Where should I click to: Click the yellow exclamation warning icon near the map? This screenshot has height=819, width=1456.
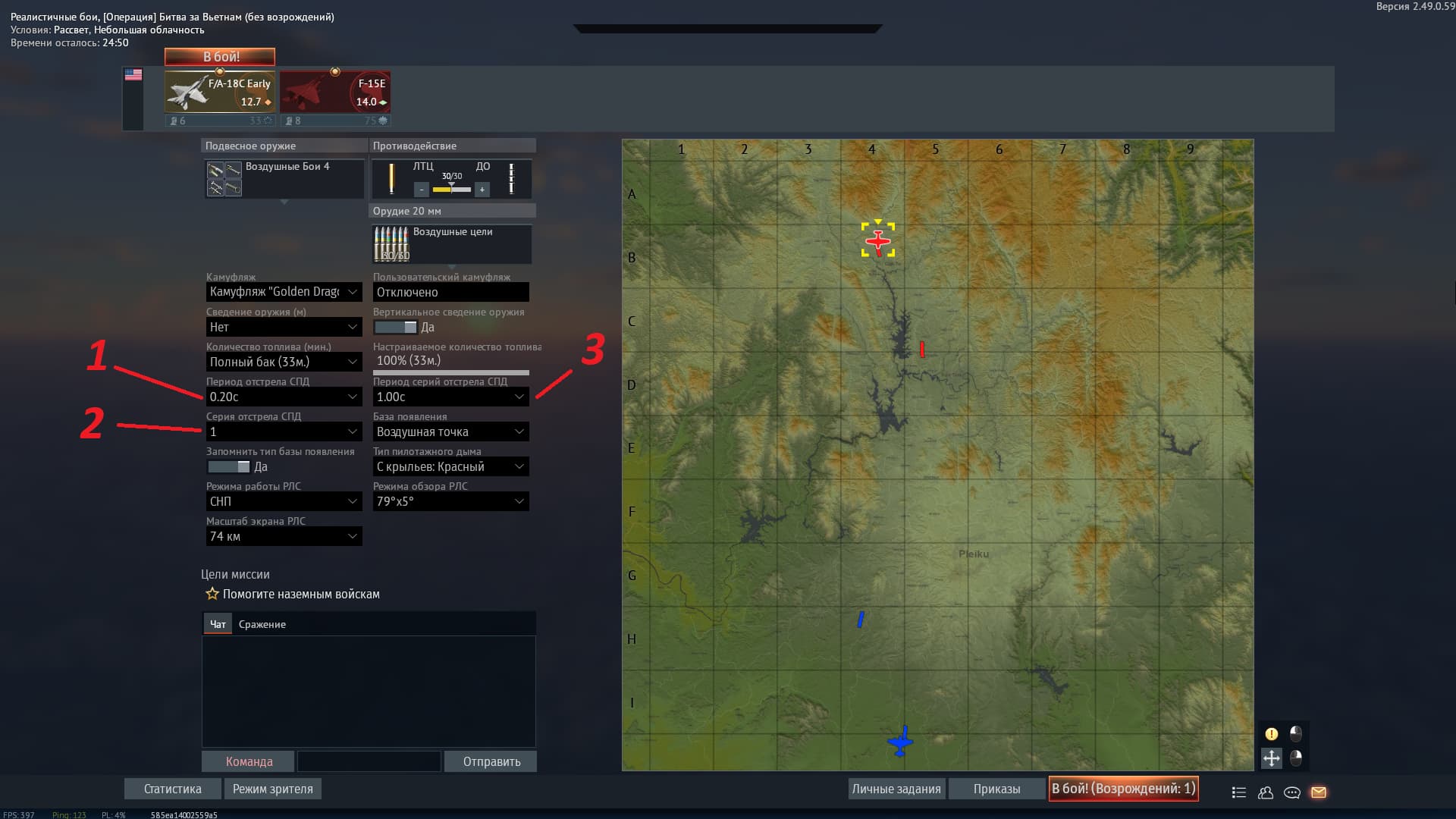(x=1272, y=733)
